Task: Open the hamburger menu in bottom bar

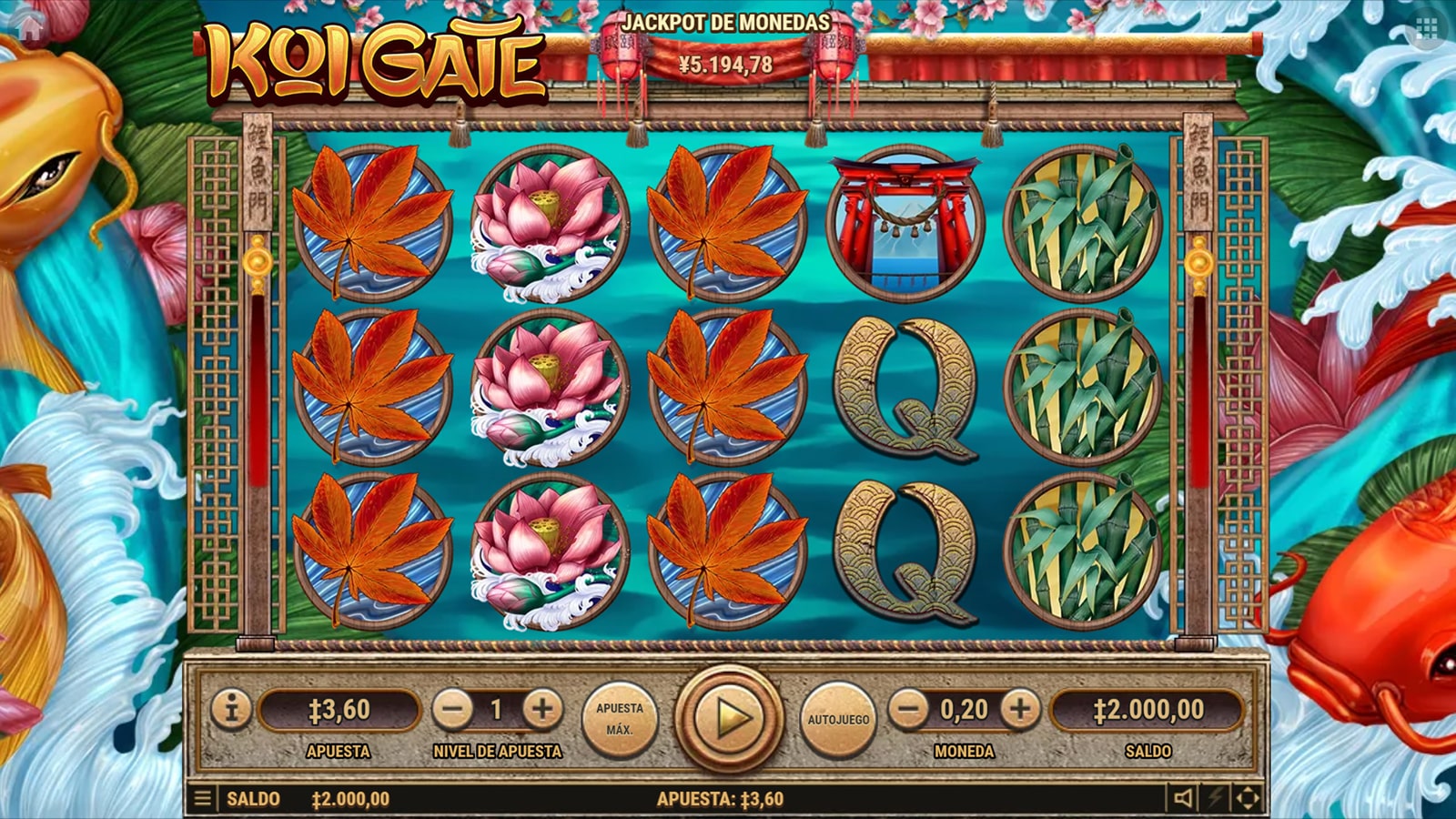Action: coord(203,799)
